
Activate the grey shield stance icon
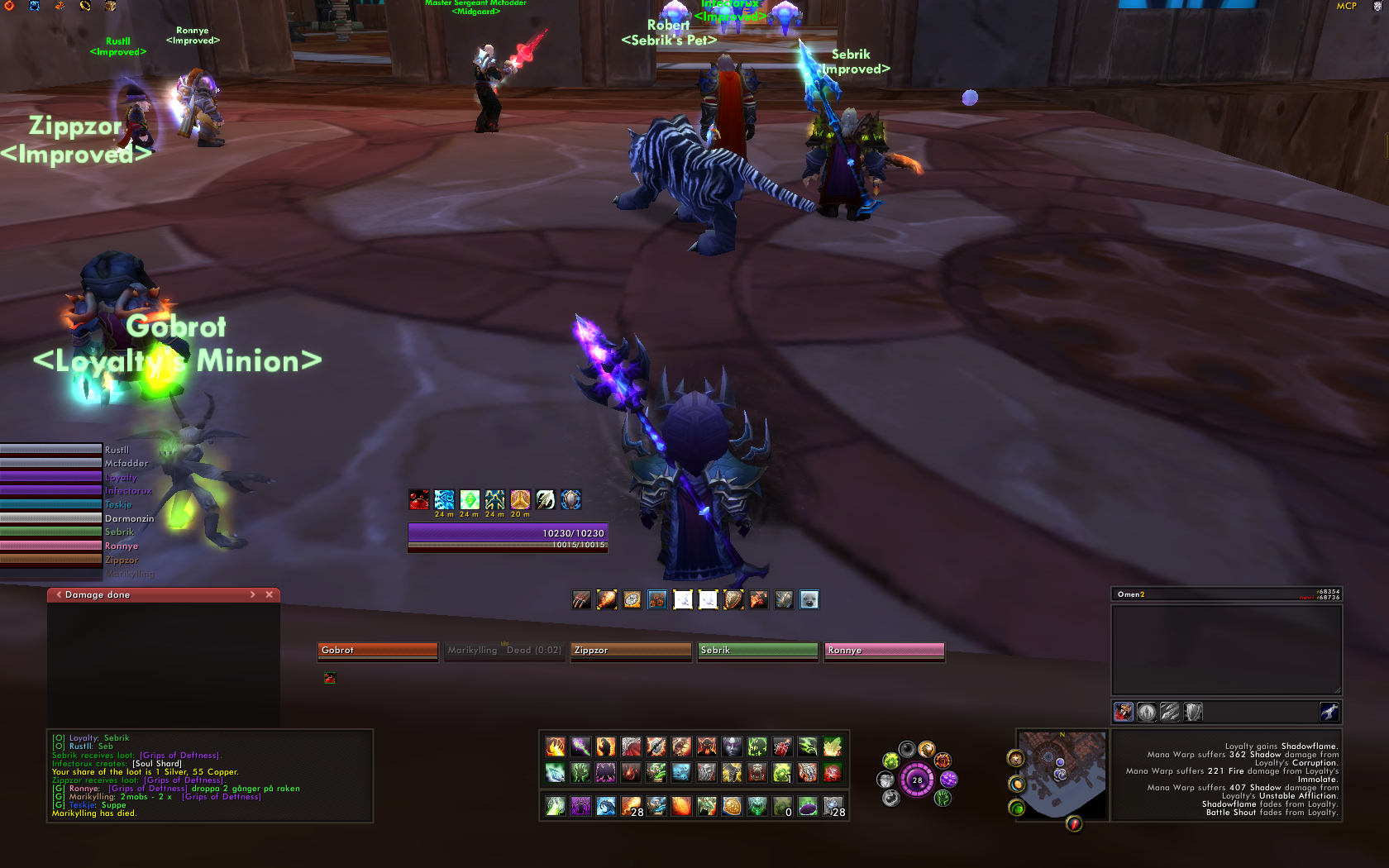pyautogui.click(x=1193, y=712)
